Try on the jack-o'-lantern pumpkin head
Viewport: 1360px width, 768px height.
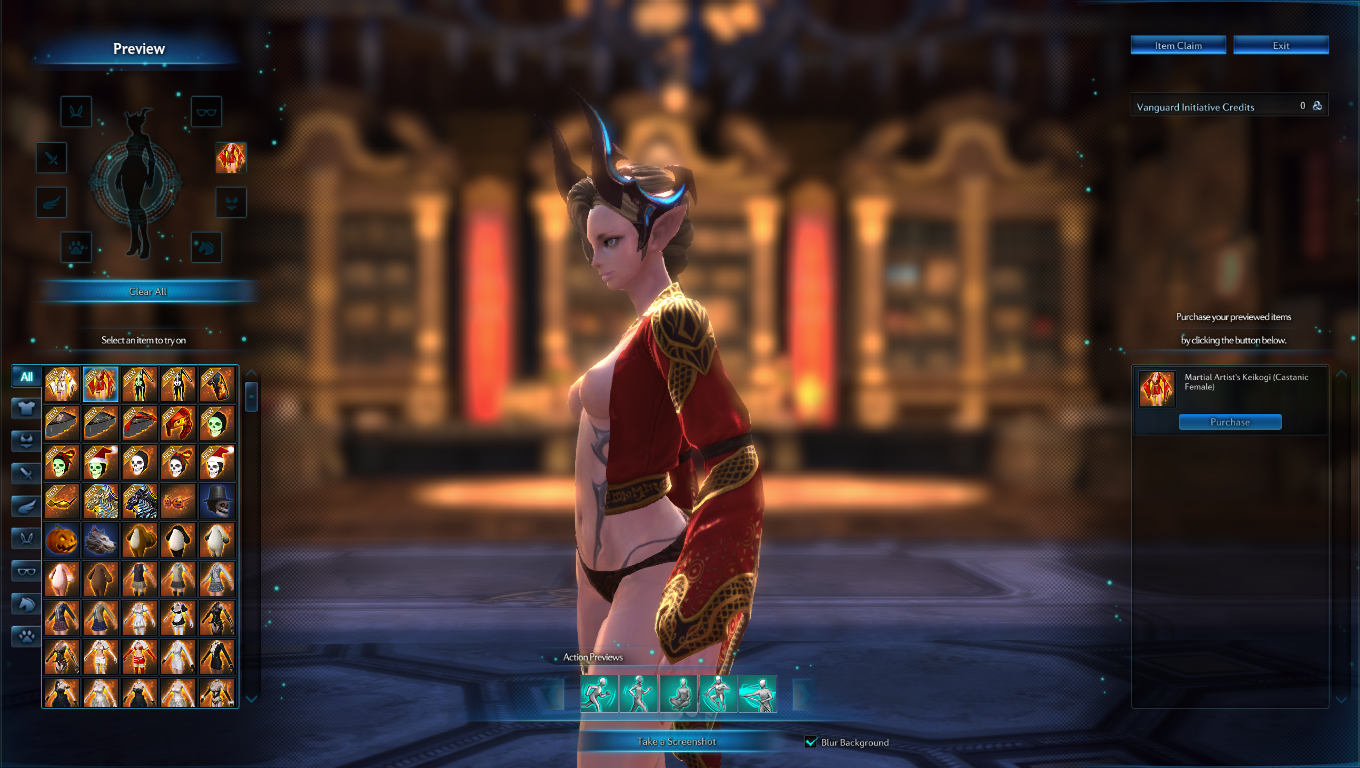click(x=62, y=540)
